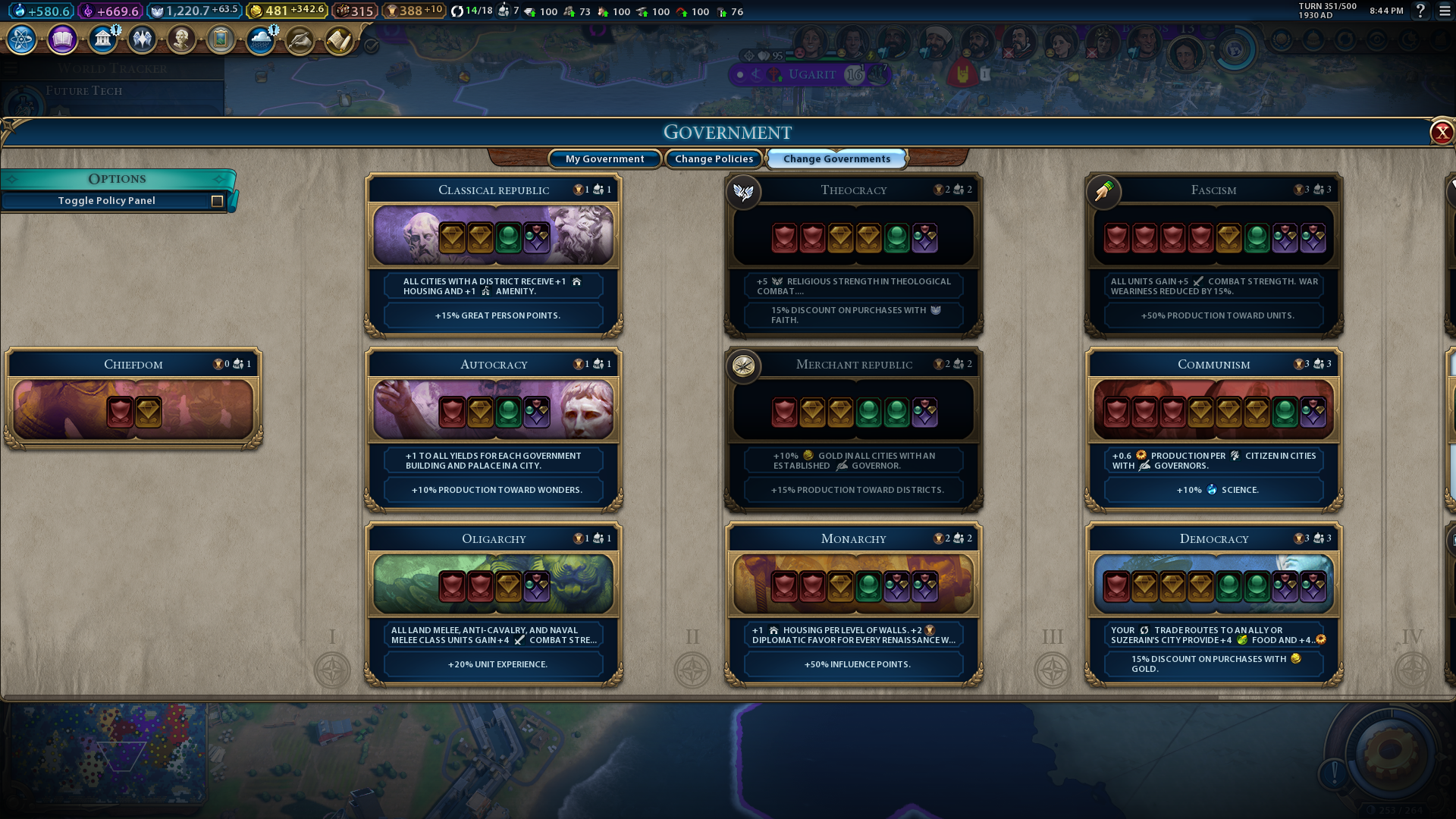1456x819 pixels.
Task: Select the Classical Republic government
Action: coord(494,255)
